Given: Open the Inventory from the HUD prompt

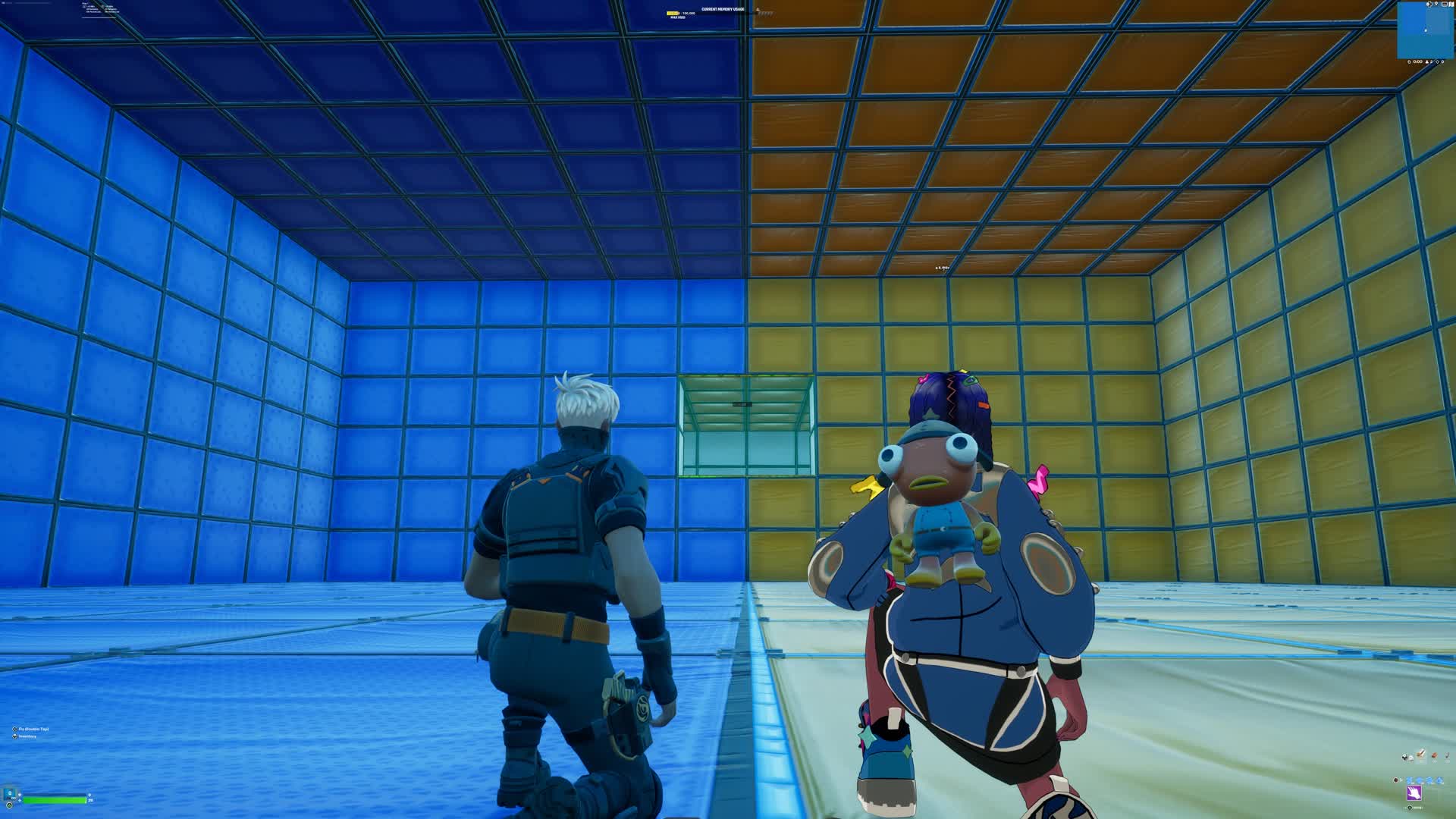Looking at the screenshot, I should click(x=27, y=737).
